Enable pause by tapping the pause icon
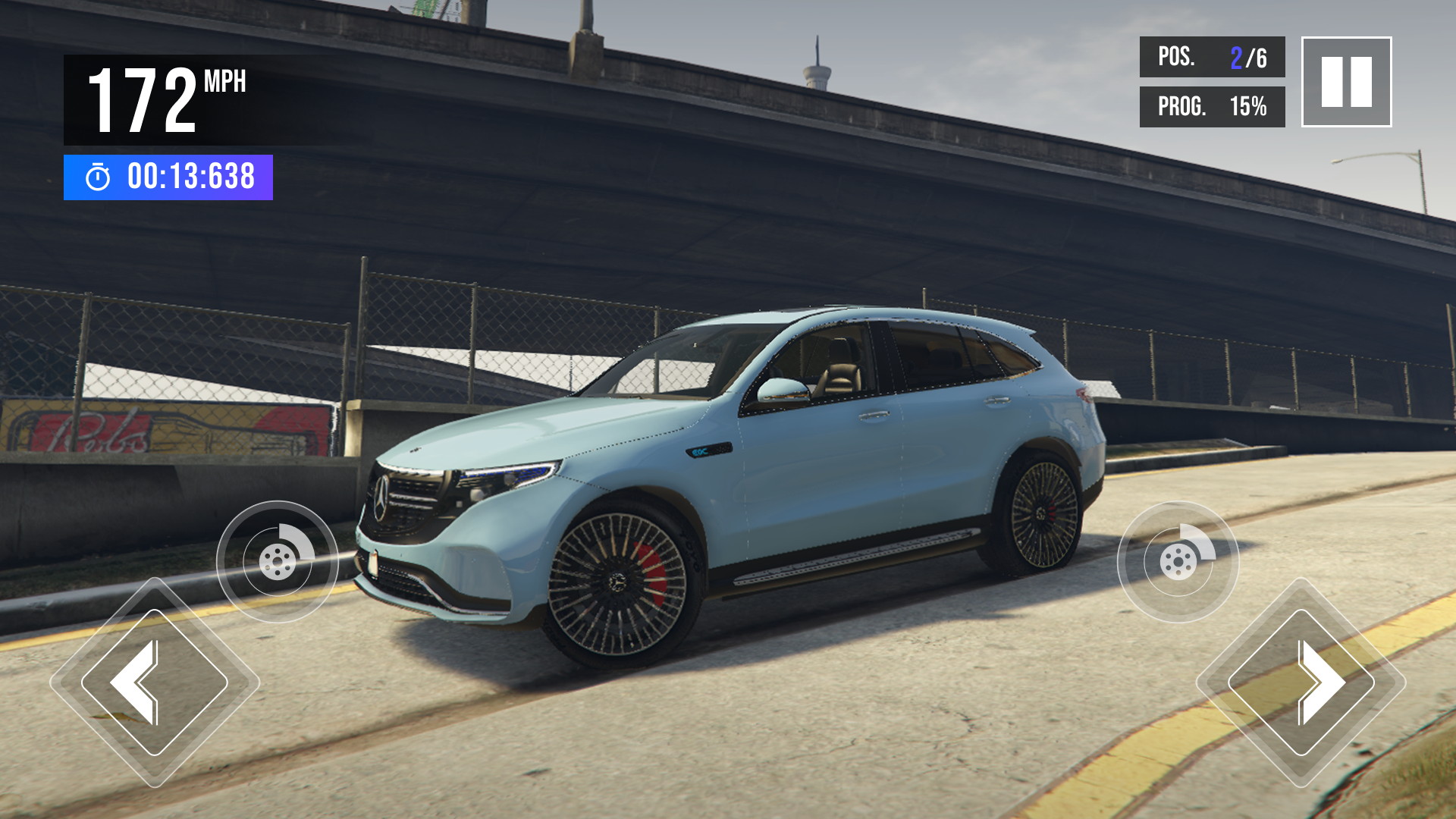 1346,83
